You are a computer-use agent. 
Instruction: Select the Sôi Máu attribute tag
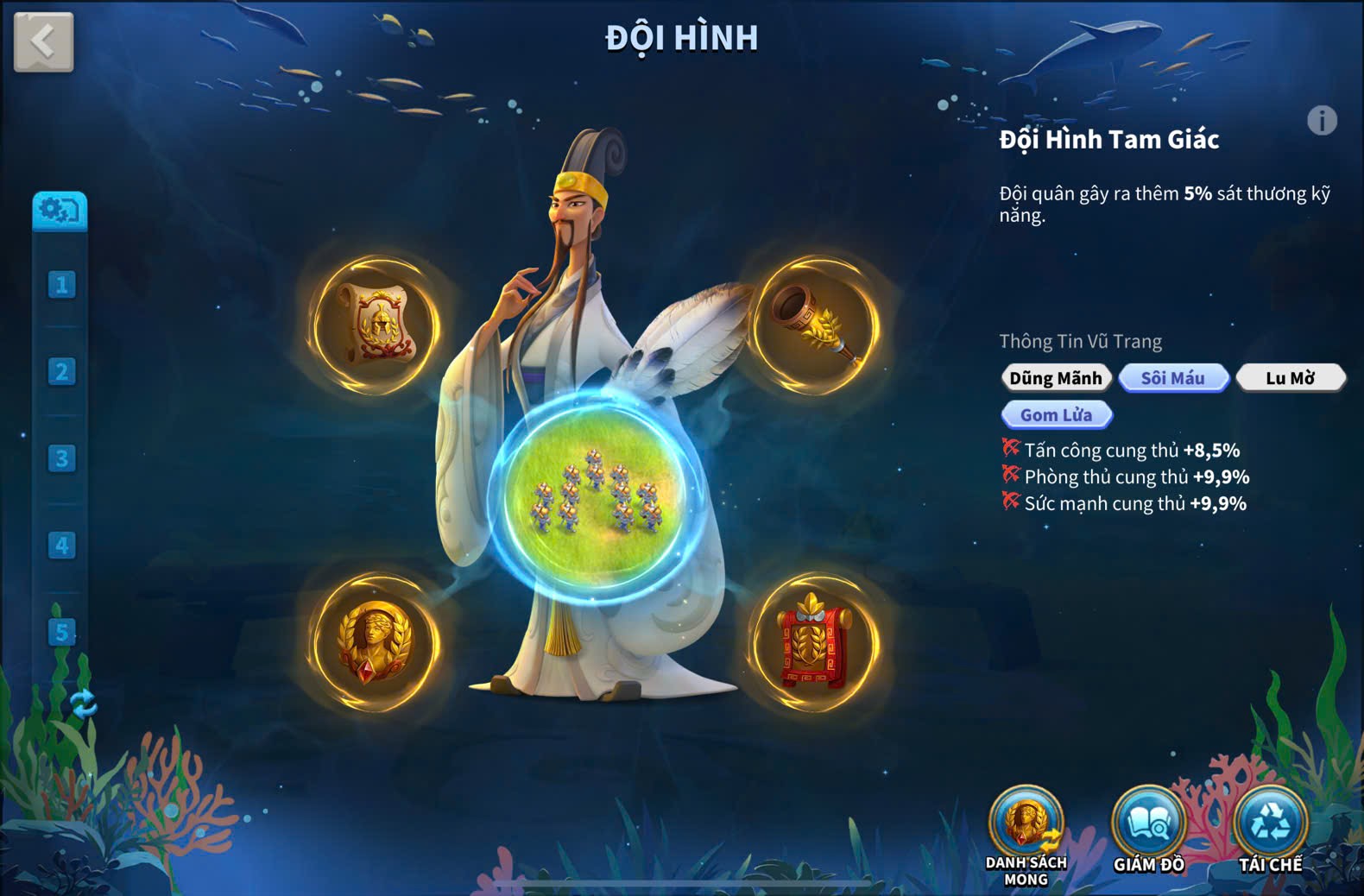click(1173, 378)
